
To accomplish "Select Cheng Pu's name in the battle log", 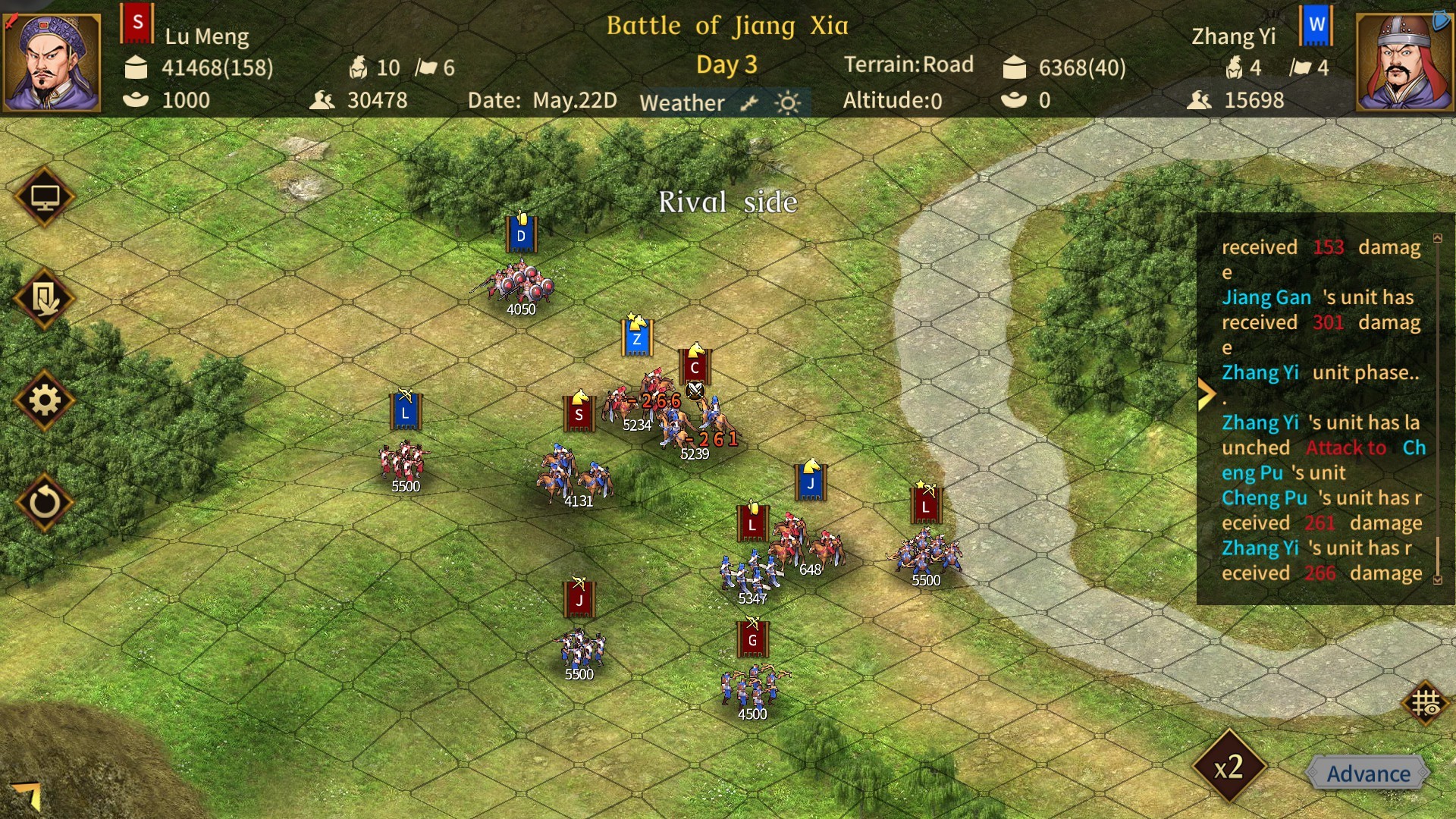I will point(1263,498).
